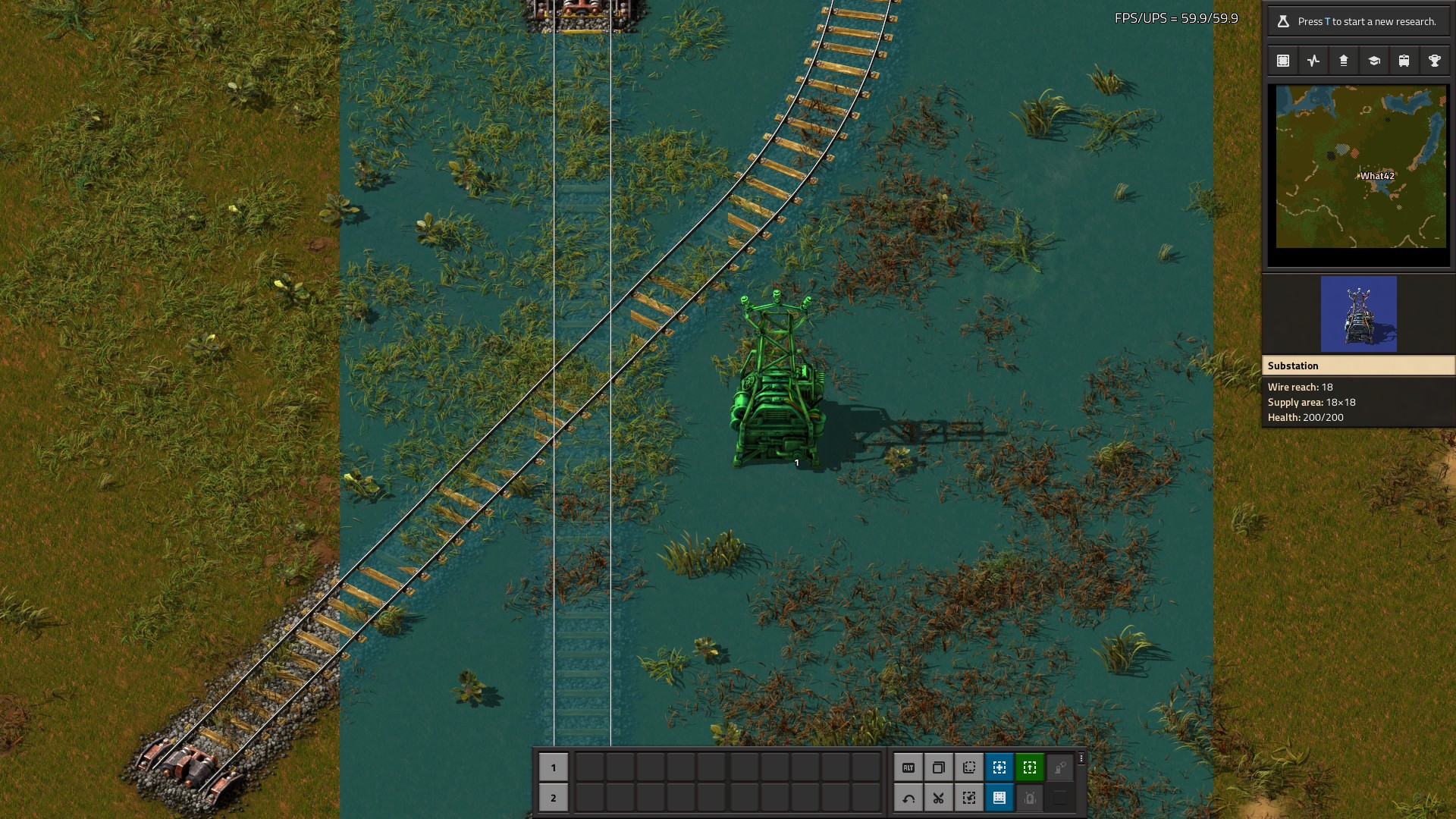
Task: Open the blue blueprint book shortcut
Action: (x=999, y=798)
